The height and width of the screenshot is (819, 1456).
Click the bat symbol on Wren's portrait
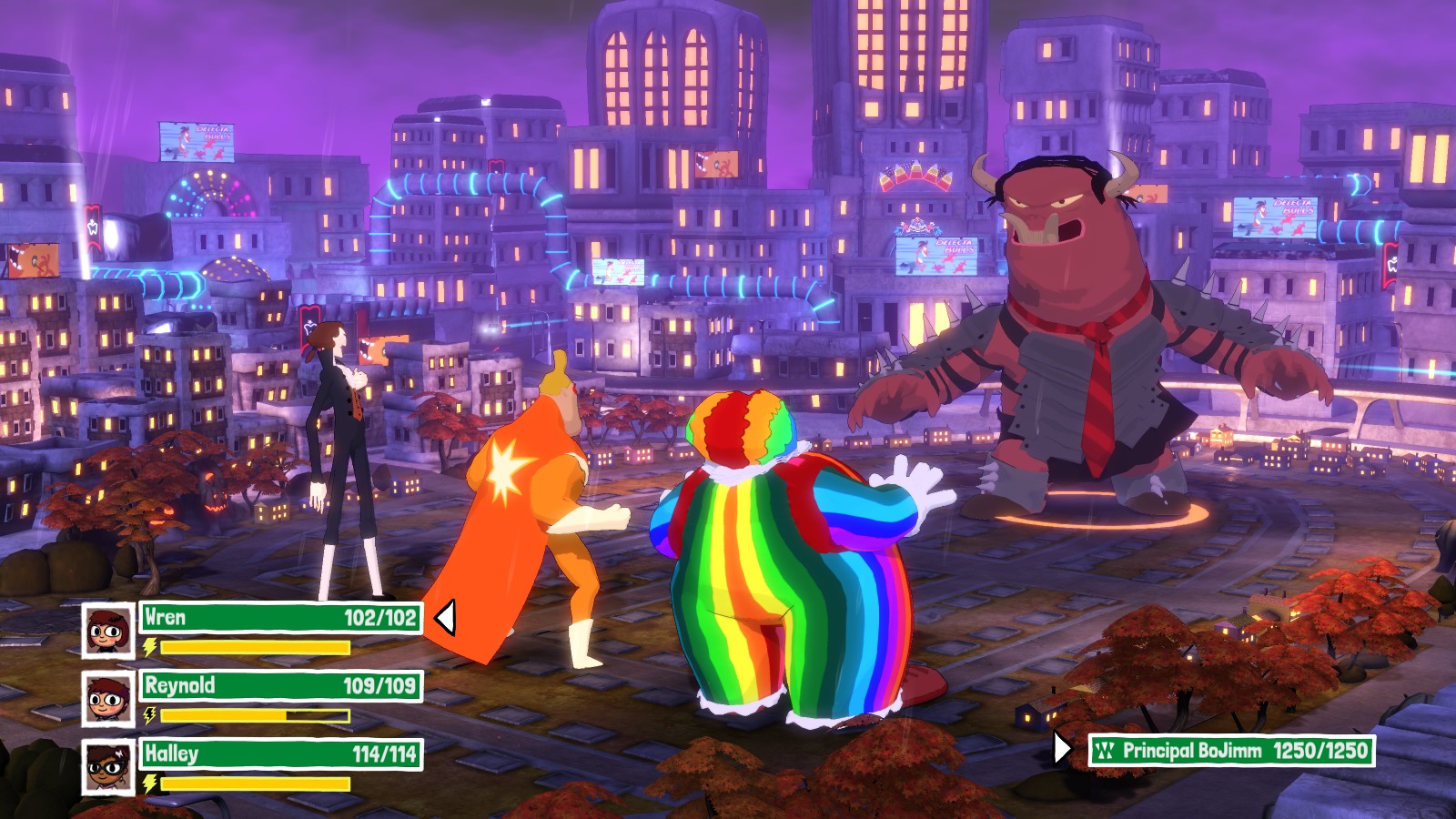(x=116, y=618)
